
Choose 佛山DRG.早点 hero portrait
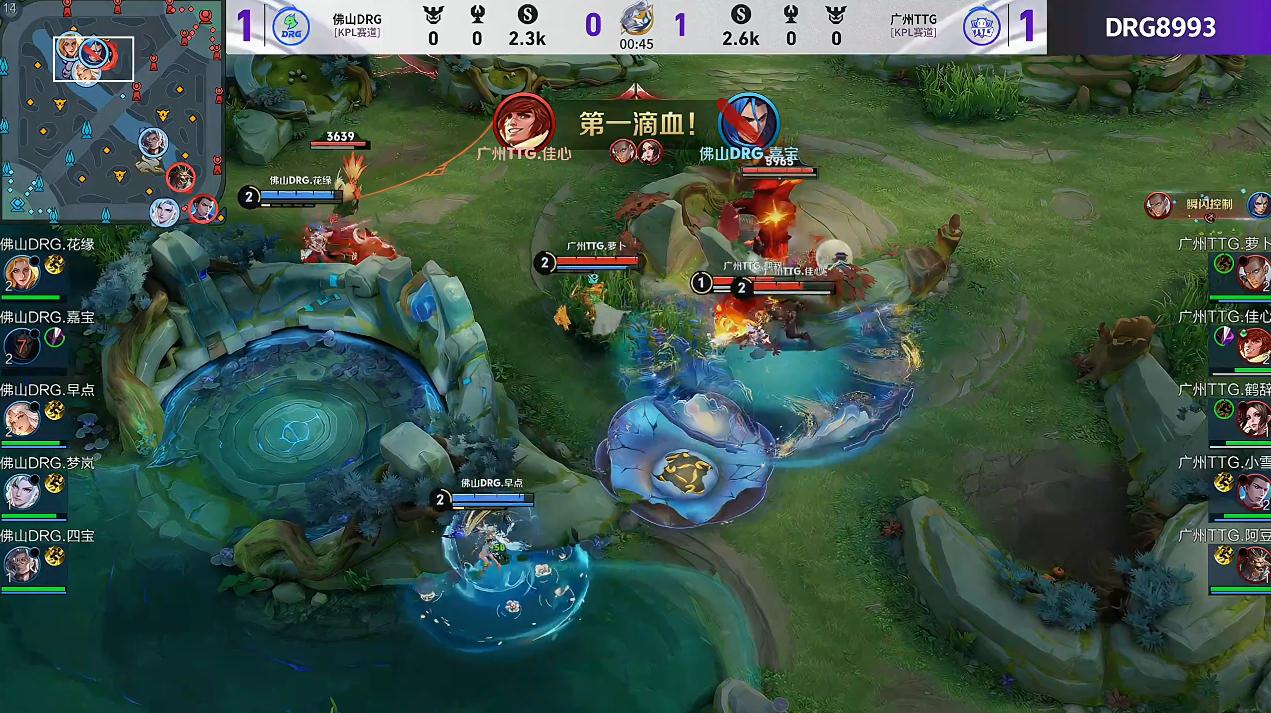coord(20,417)
